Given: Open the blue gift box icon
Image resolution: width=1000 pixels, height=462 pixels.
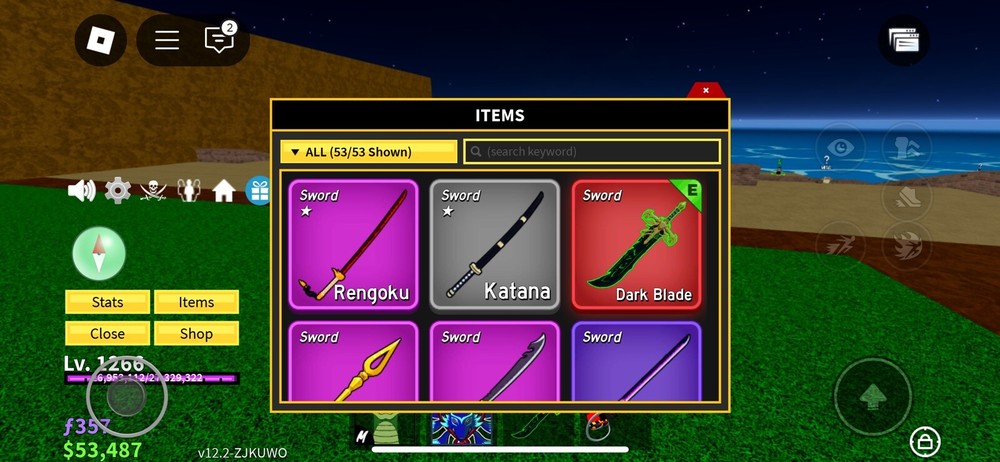Looking at the screenshot, I should pyautogui.click(x=258, y=190).
